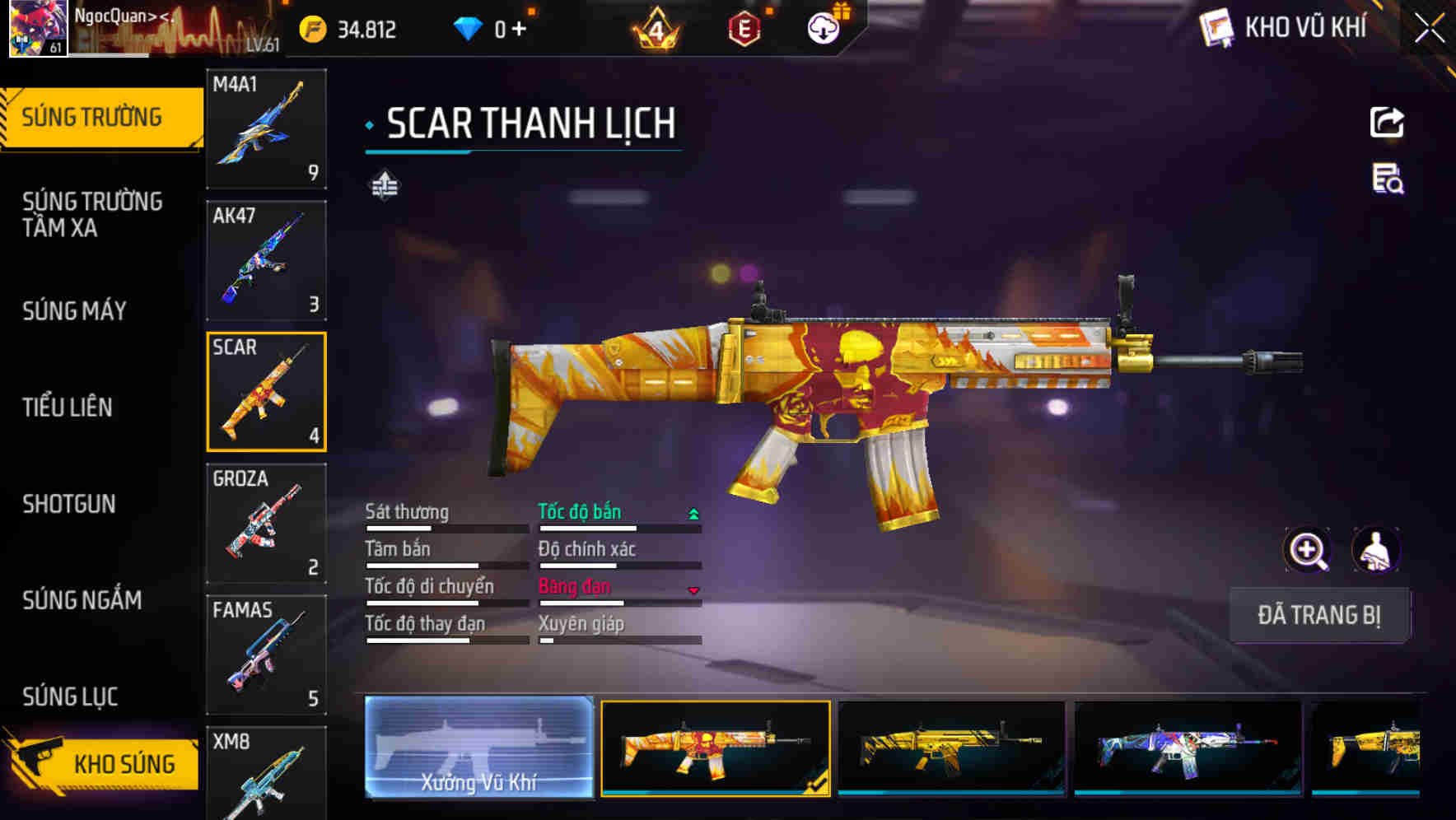Click the stats comparison icon under the weapon name
Viewport: 1456px width, 820px height.
click(x=383, y=184)
